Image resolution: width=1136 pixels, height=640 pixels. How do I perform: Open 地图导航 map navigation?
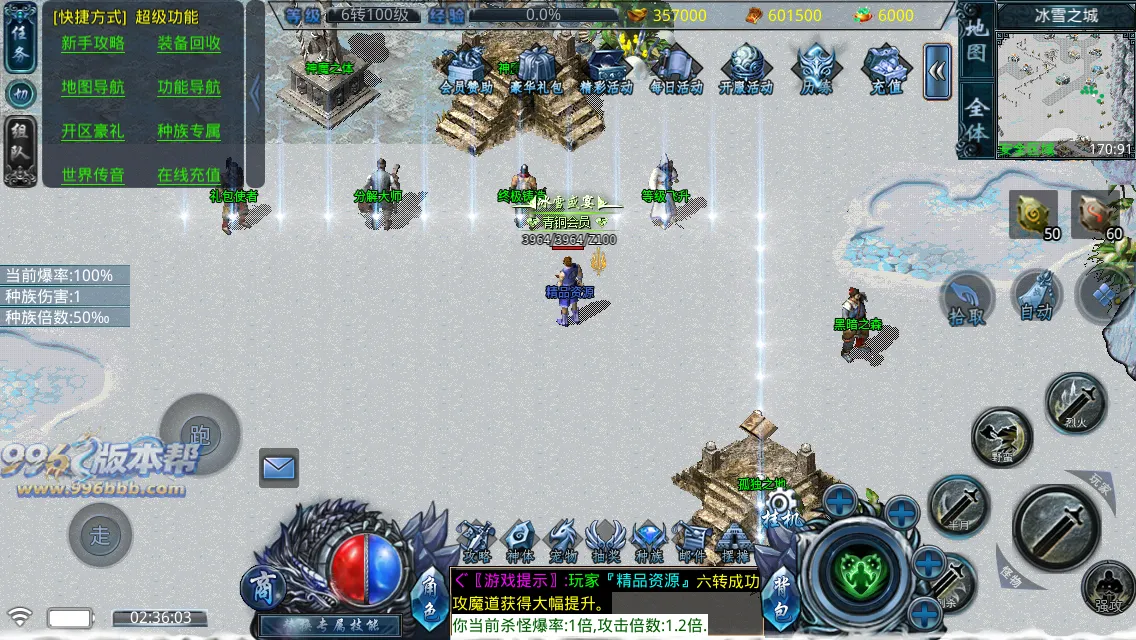tap(93, 88)
